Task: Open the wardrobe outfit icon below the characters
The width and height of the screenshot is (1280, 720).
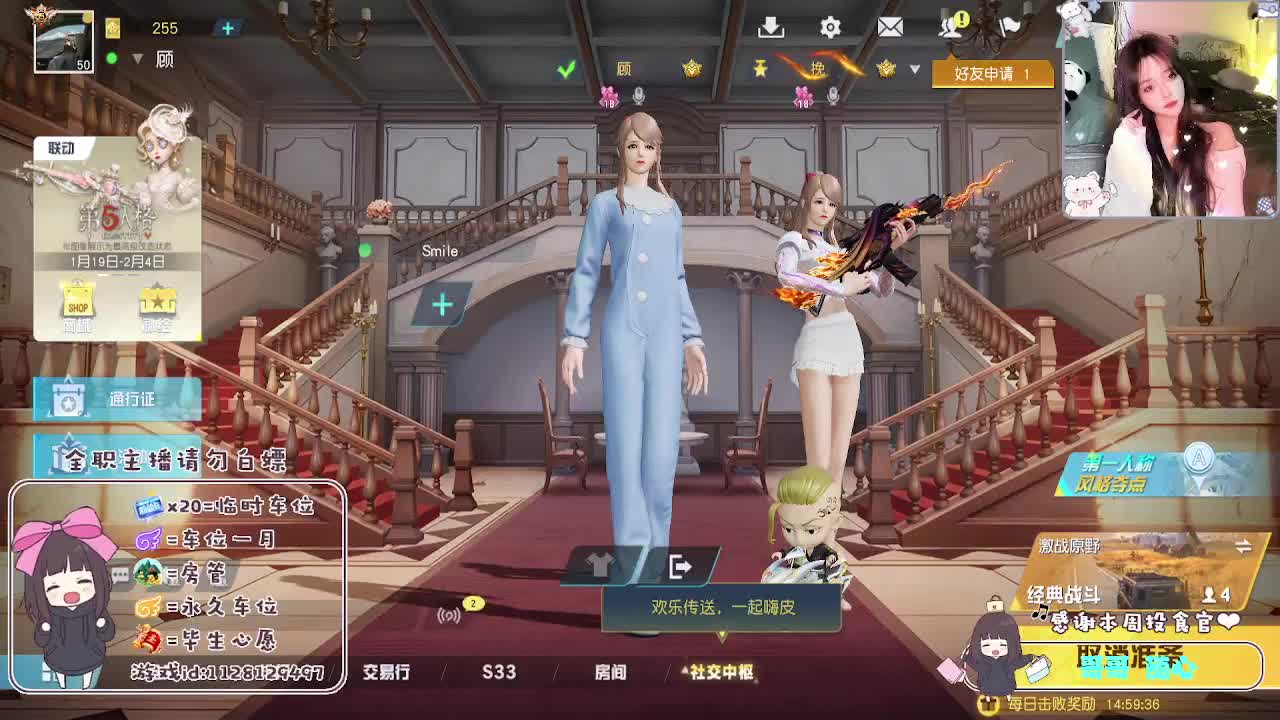Action: [600, 561]
